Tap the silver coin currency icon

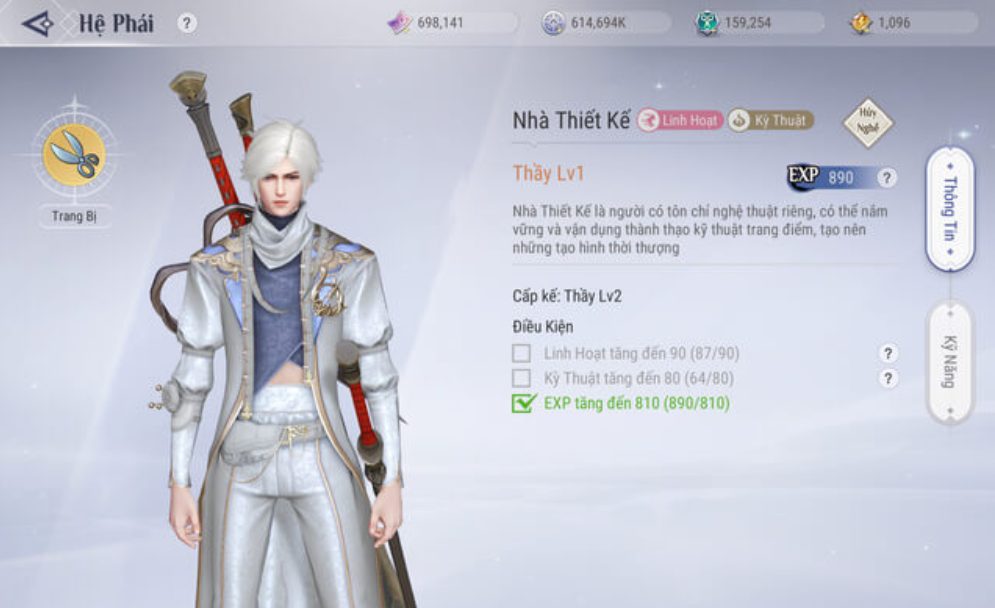tap(553, 22)
